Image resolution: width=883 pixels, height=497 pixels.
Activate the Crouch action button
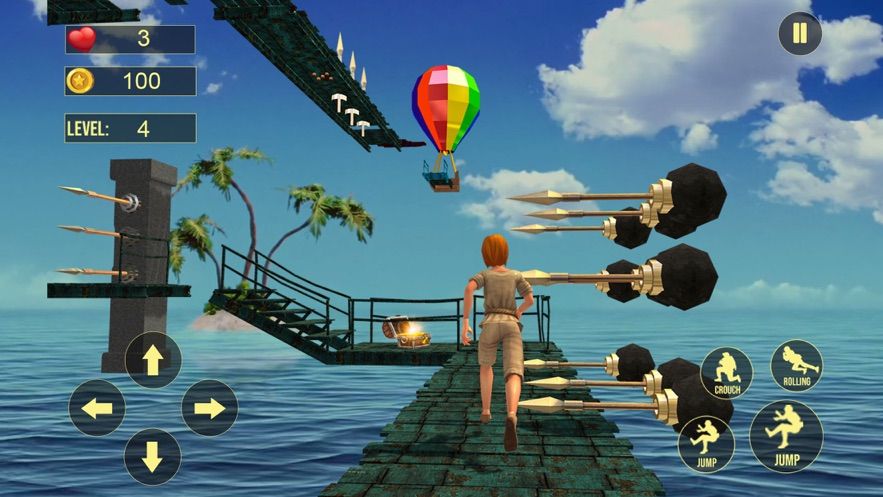[727, 373]
